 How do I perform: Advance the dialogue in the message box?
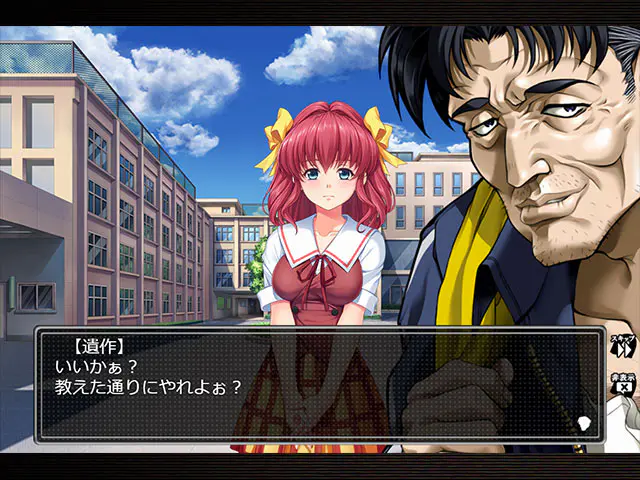pos(320,385)
